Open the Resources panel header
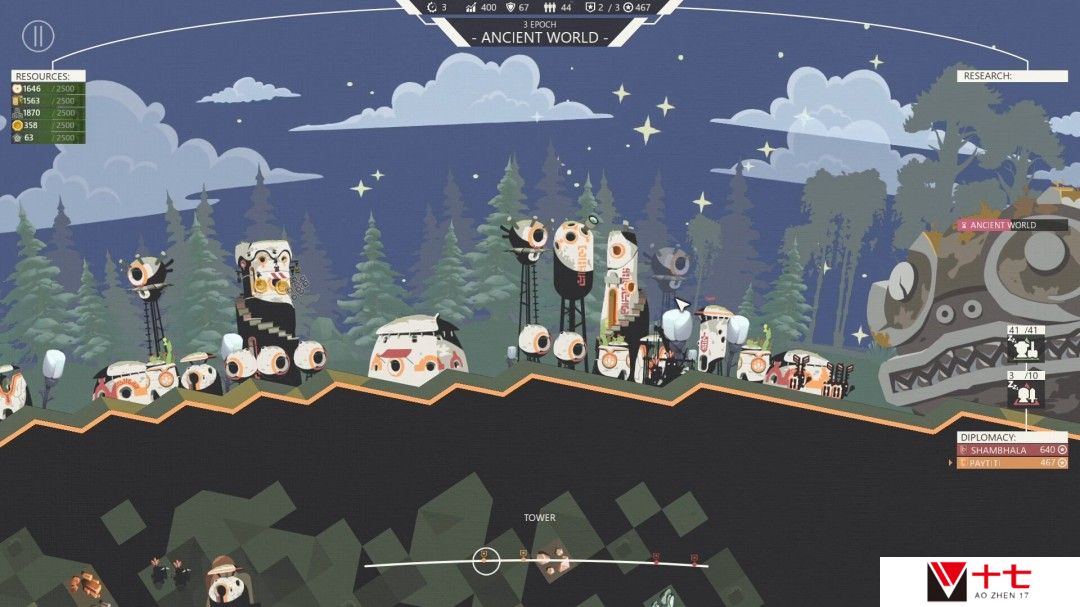This screenshot has width=1080, height=607. click(x=48, y=76)
